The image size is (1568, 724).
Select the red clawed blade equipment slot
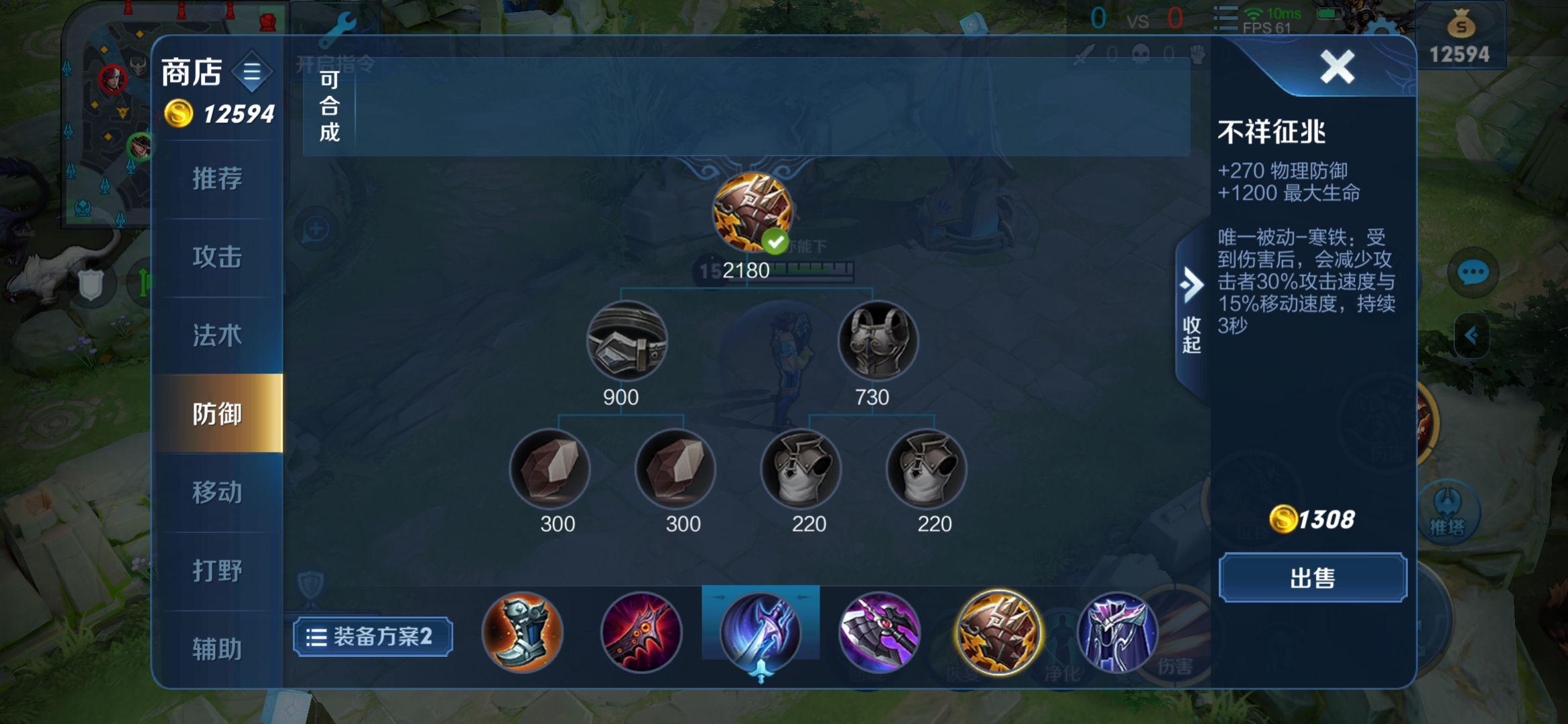[641, 633]
